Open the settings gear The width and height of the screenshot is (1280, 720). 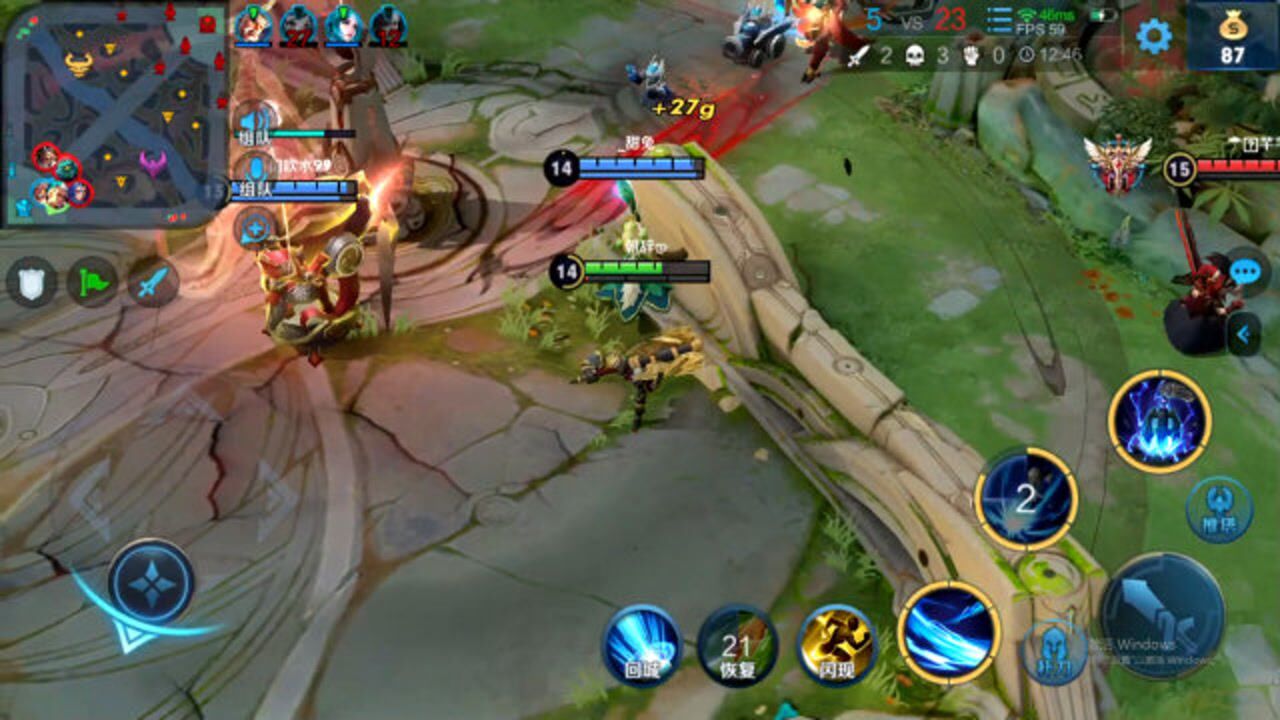(1153, 36)
